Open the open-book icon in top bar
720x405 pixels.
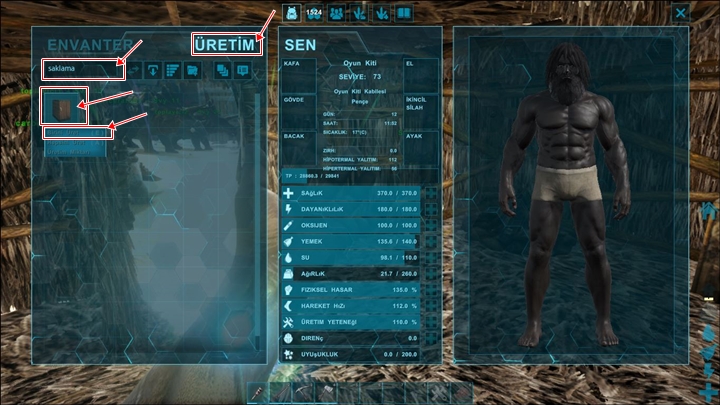pos(403,13)
